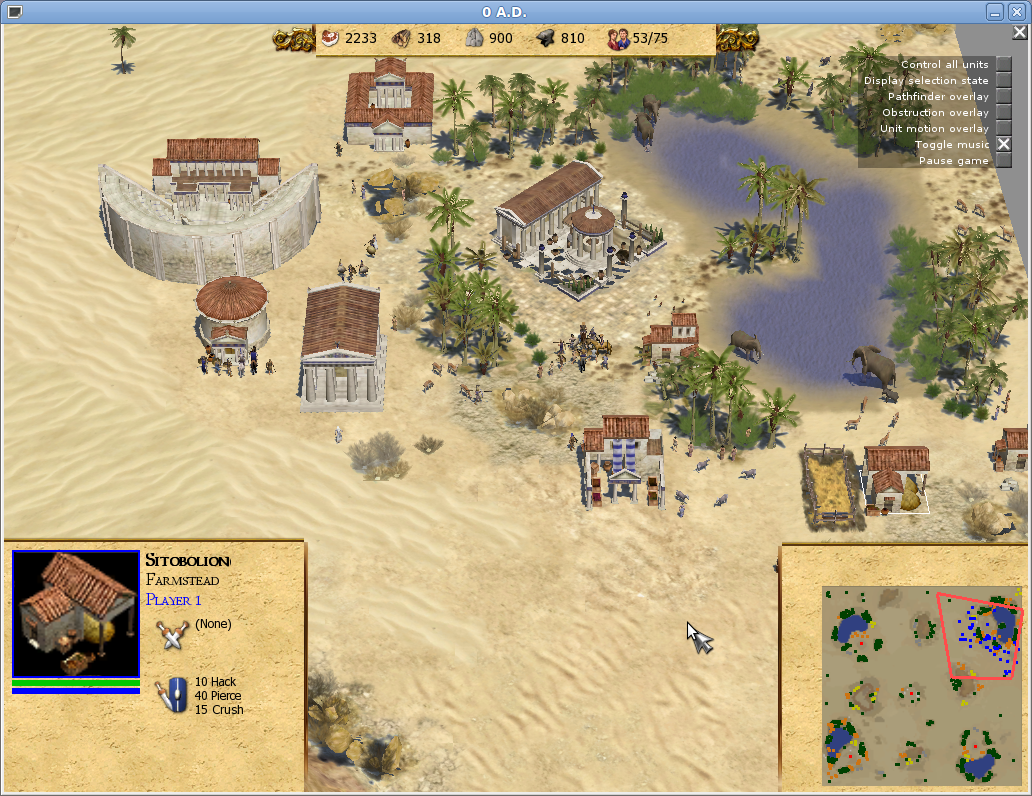Turn on the Pathfinder overlay checkbox
This screenshot has height=796, width=1032.
(1004, 97)
